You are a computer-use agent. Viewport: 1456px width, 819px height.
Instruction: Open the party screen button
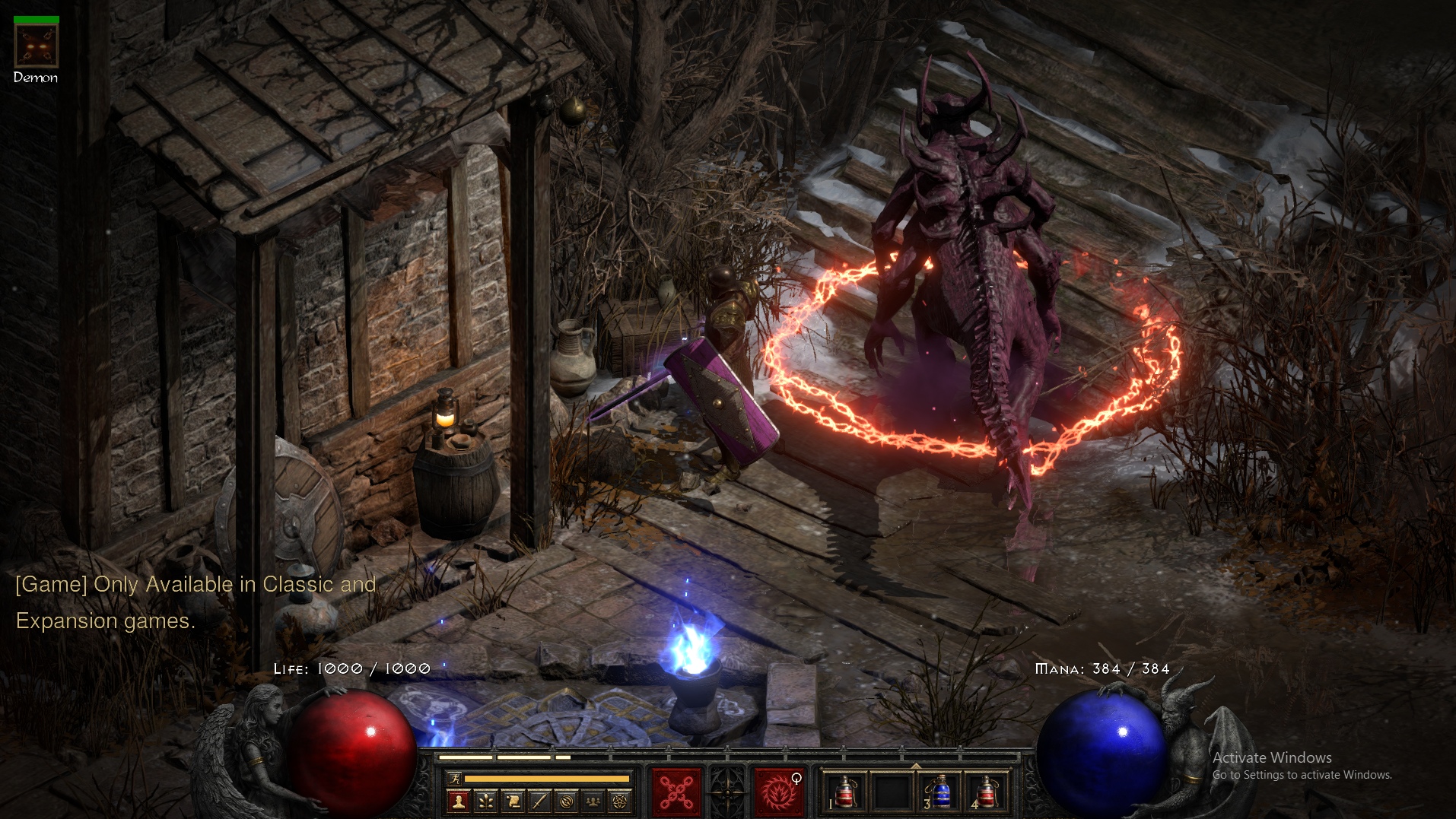click(x=593, y=800)
